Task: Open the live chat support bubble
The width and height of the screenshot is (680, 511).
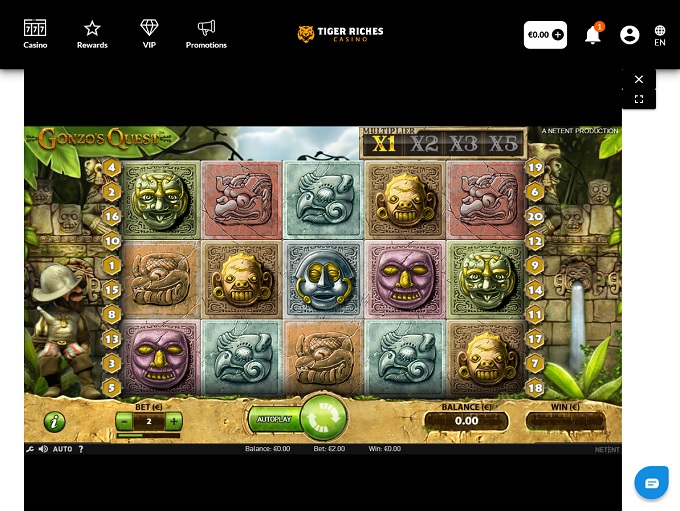Action: tap(652, 483)
